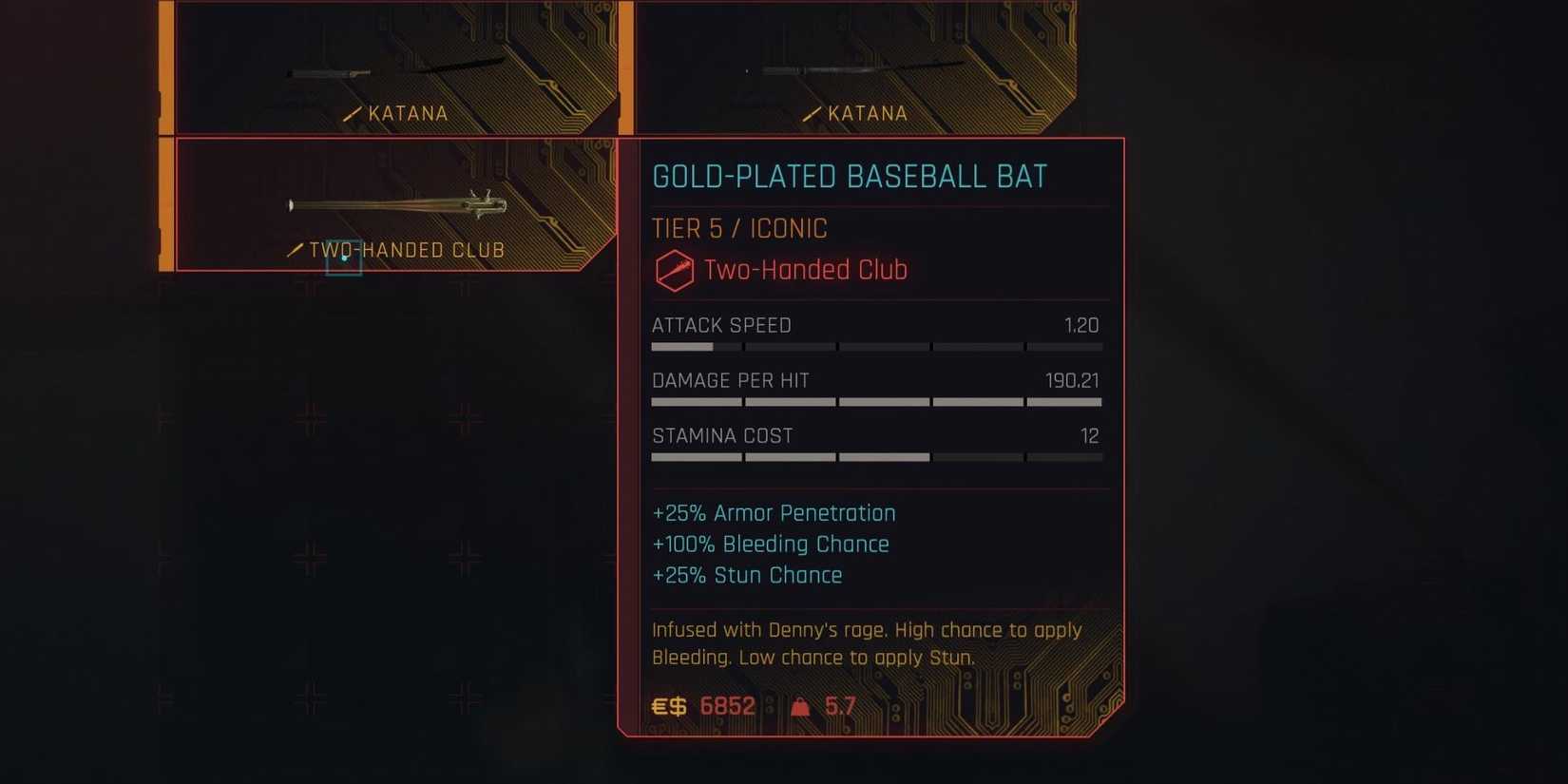Expand the Gold-Plated Baseball Bat tooltip header

(x=850, y=175)
